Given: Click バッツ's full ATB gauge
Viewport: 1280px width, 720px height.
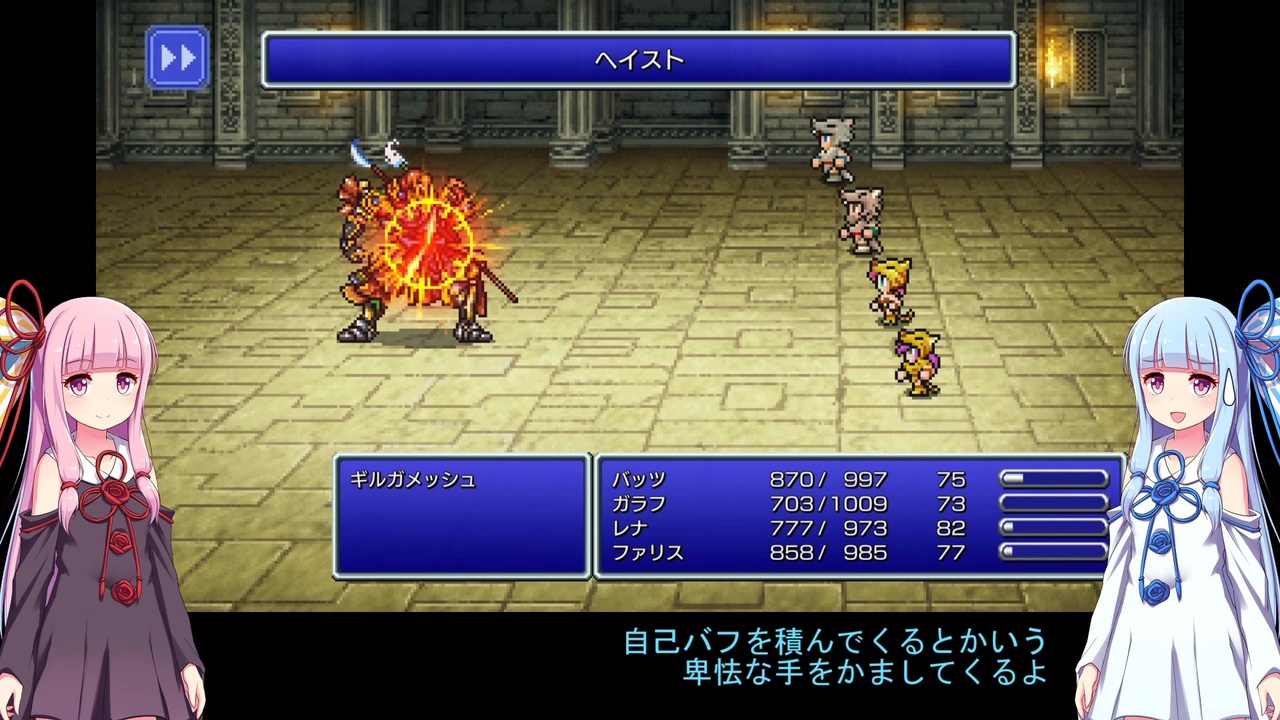Looking at the screenshot, I should [x=1055, y=479].
